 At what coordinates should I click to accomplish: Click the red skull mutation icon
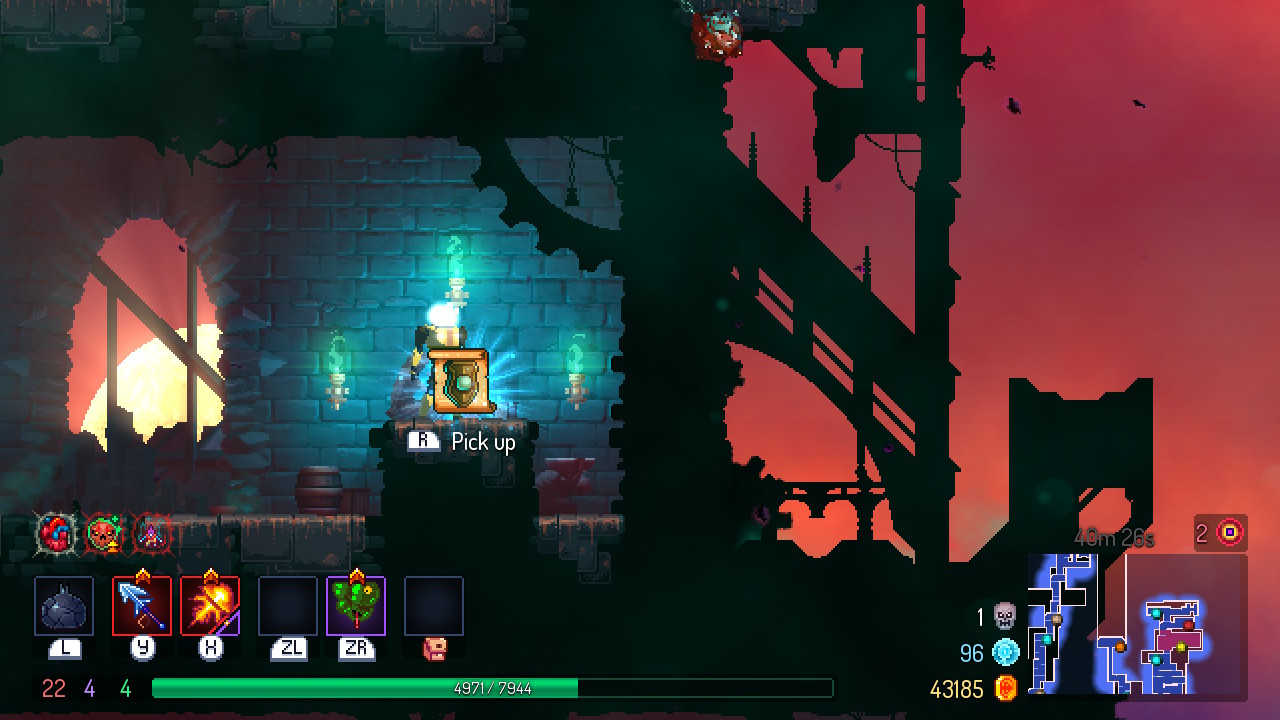tap(102, 534)
